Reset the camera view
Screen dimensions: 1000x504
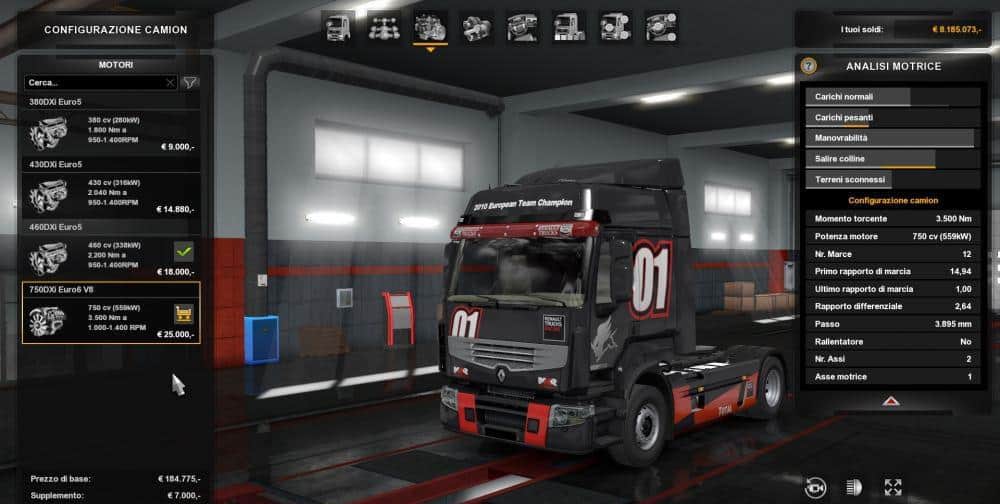pyautogui.click(x=816, y=486)
